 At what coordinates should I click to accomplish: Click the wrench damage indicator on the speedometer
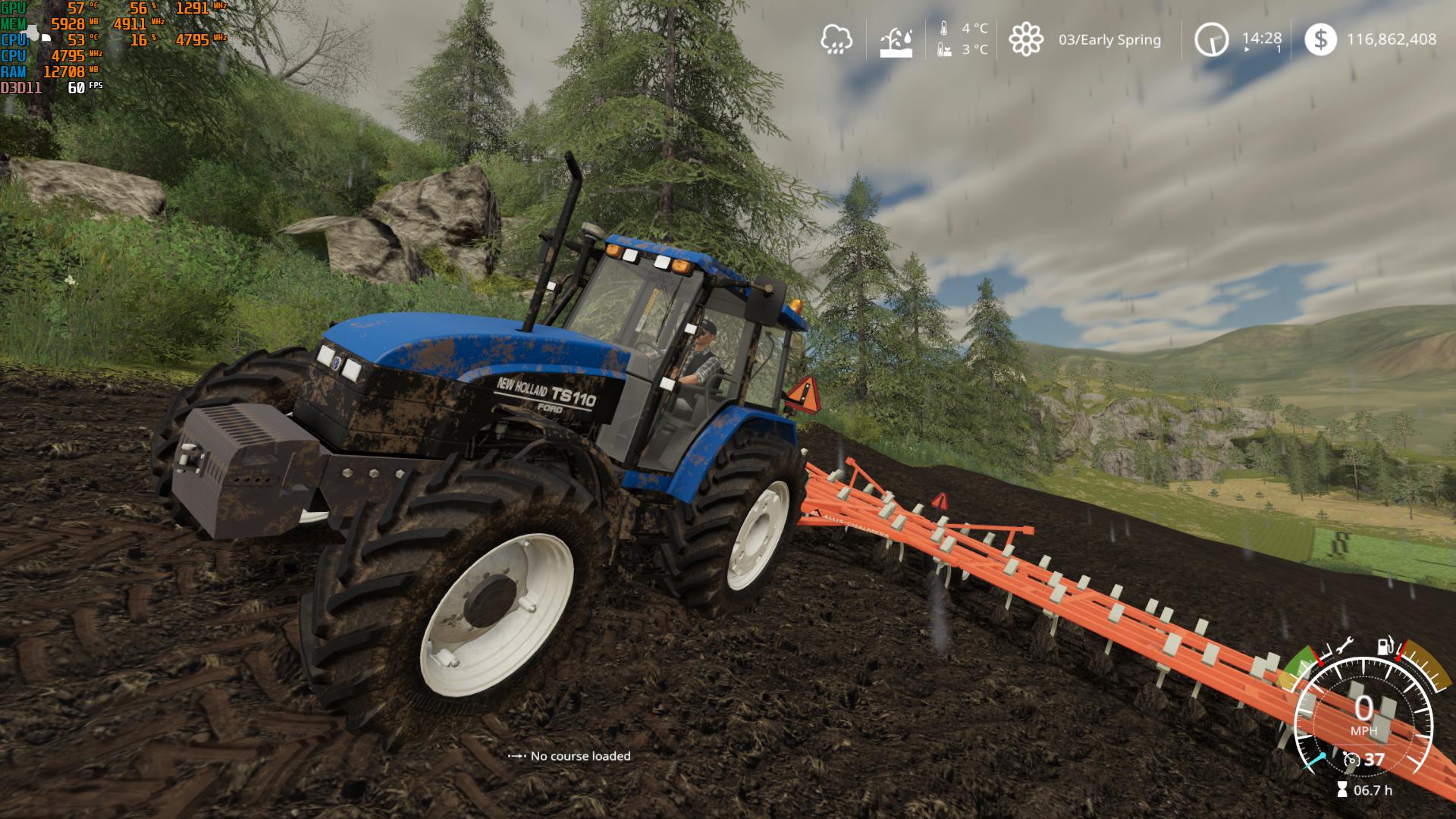click(x=1345, y=646)
